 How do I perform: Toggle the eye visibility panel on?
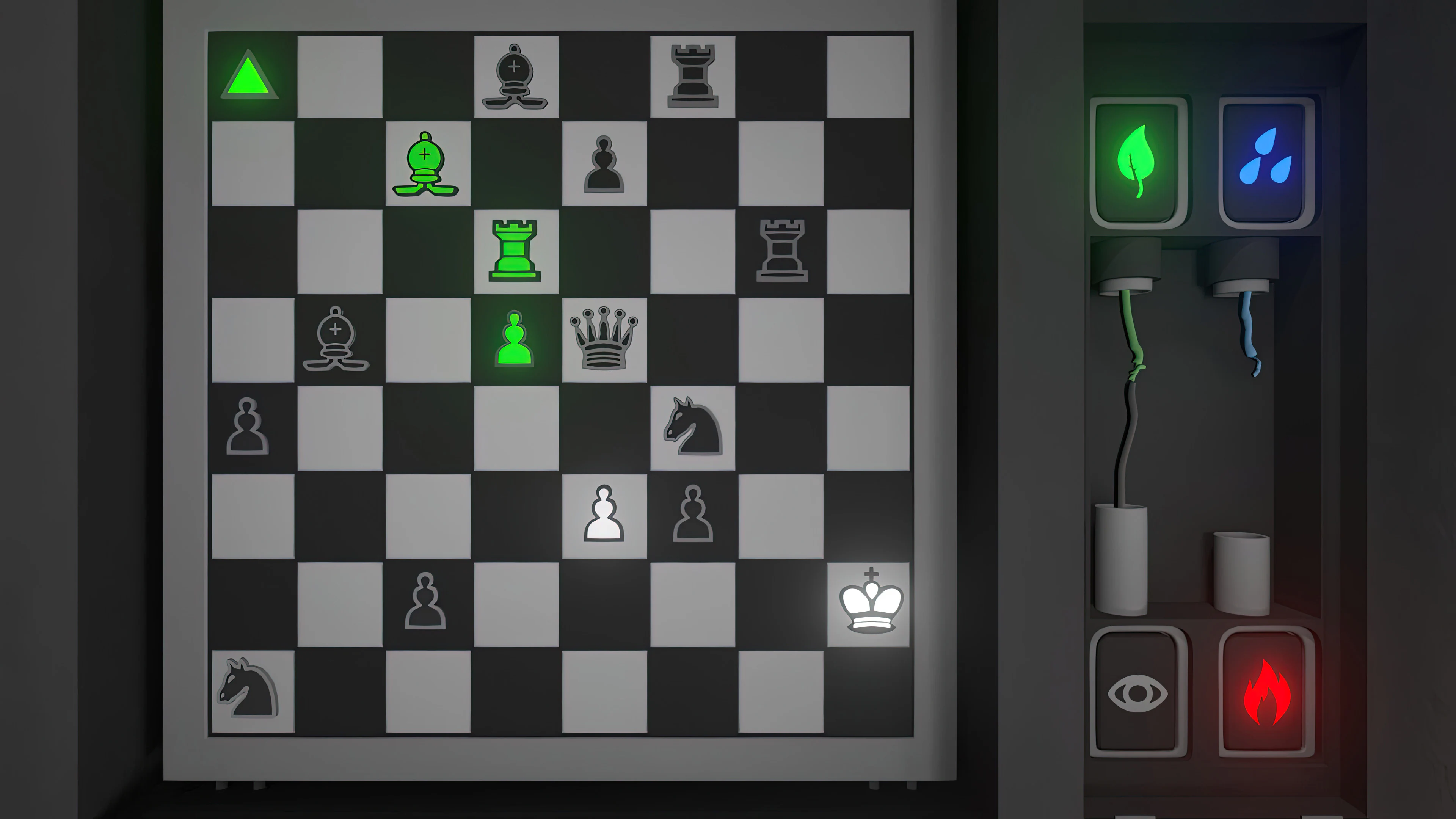pyautogui.click(x=1138, y=693)
